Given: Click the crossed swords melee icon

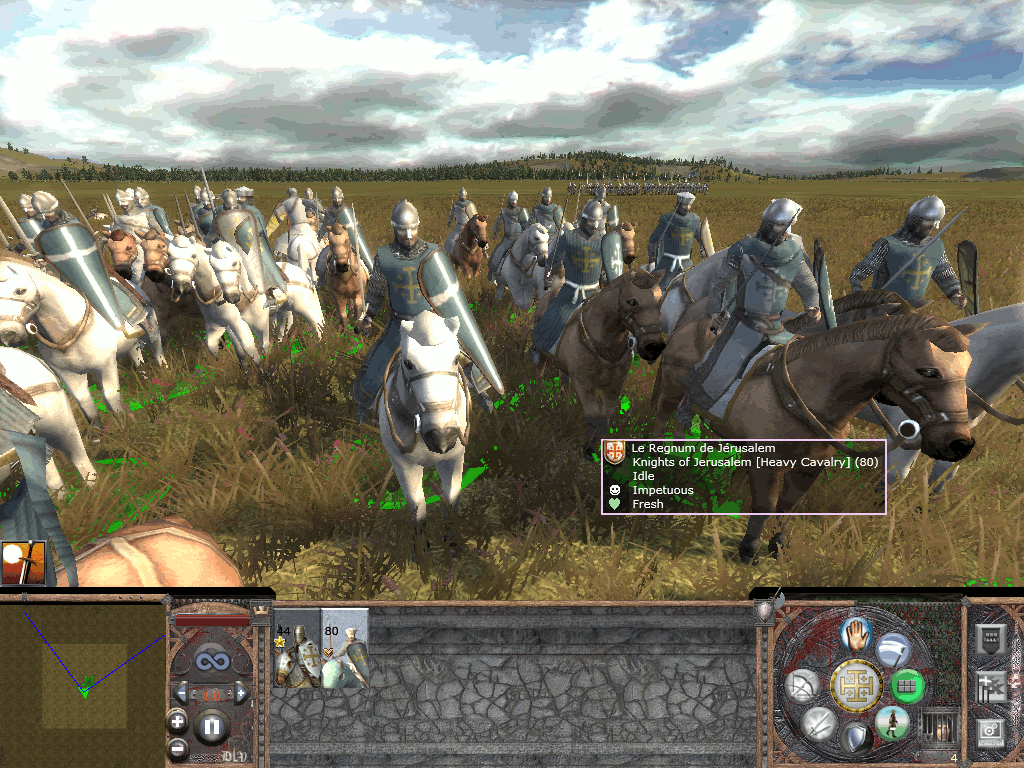Looking at the screenshot, I should pos(818,722).
